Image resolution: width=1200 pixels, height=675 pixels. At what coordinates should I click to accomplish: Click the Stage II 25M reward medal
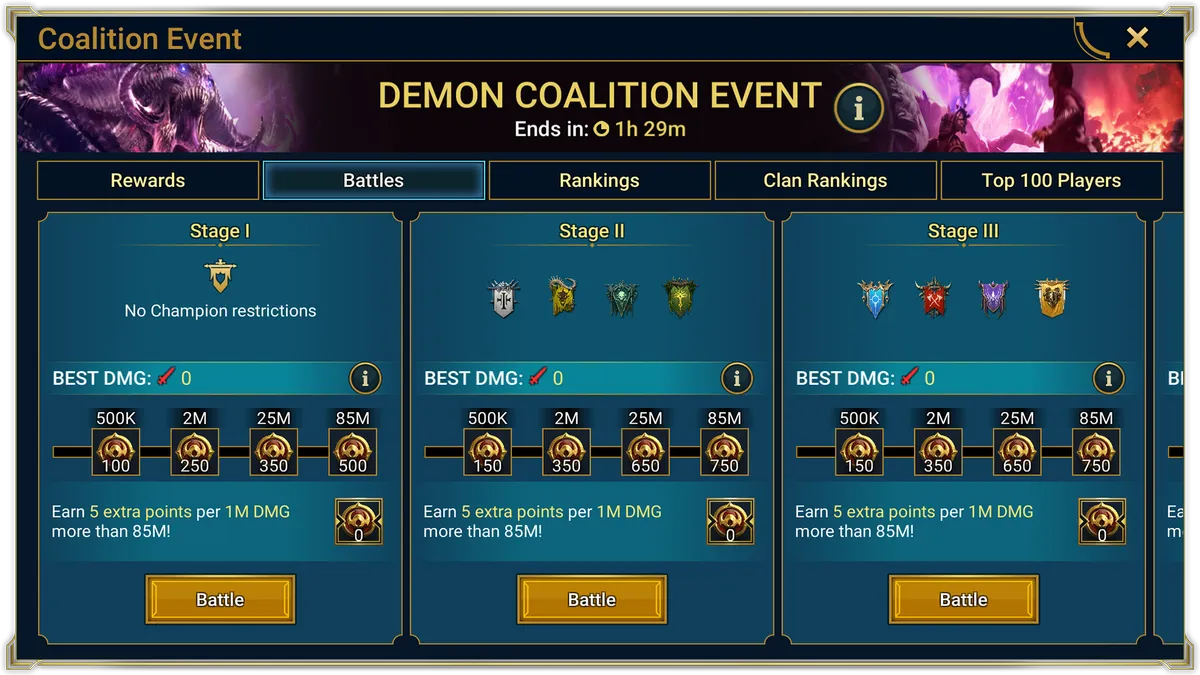[645, 452]
